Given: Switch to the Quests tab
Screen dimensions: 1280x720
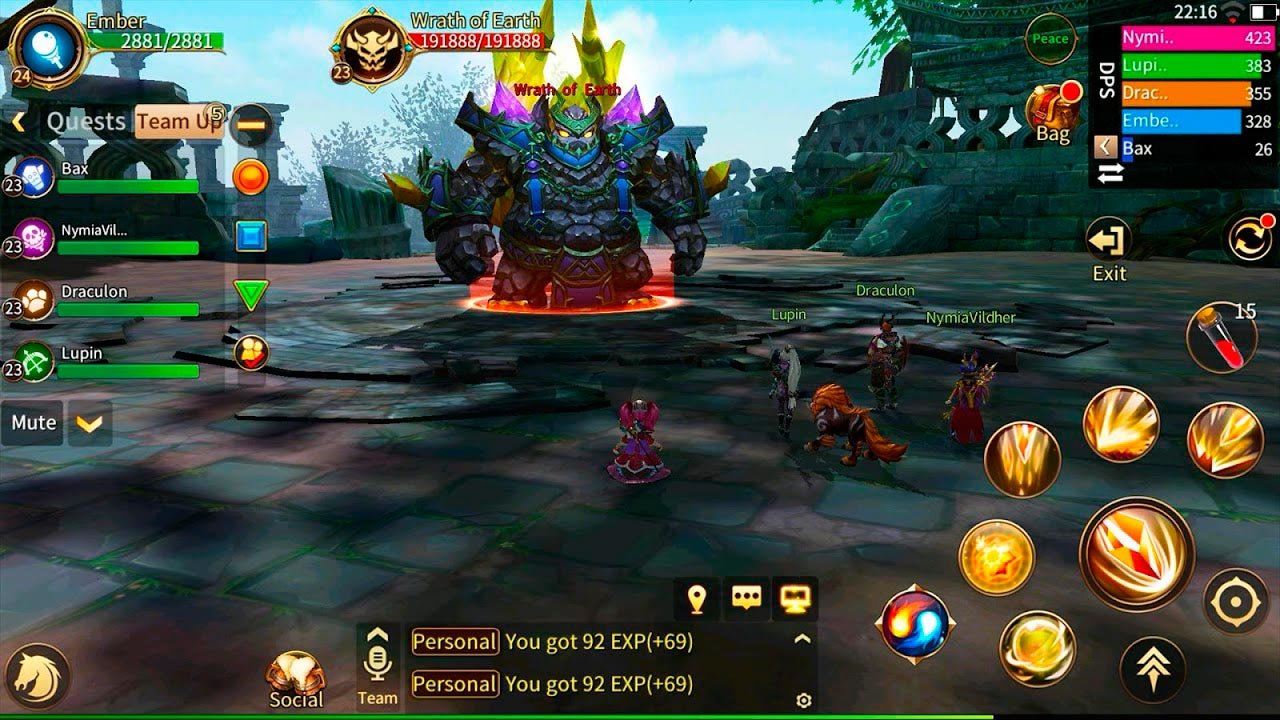Looking at the screenshot, I should [85, 122].
